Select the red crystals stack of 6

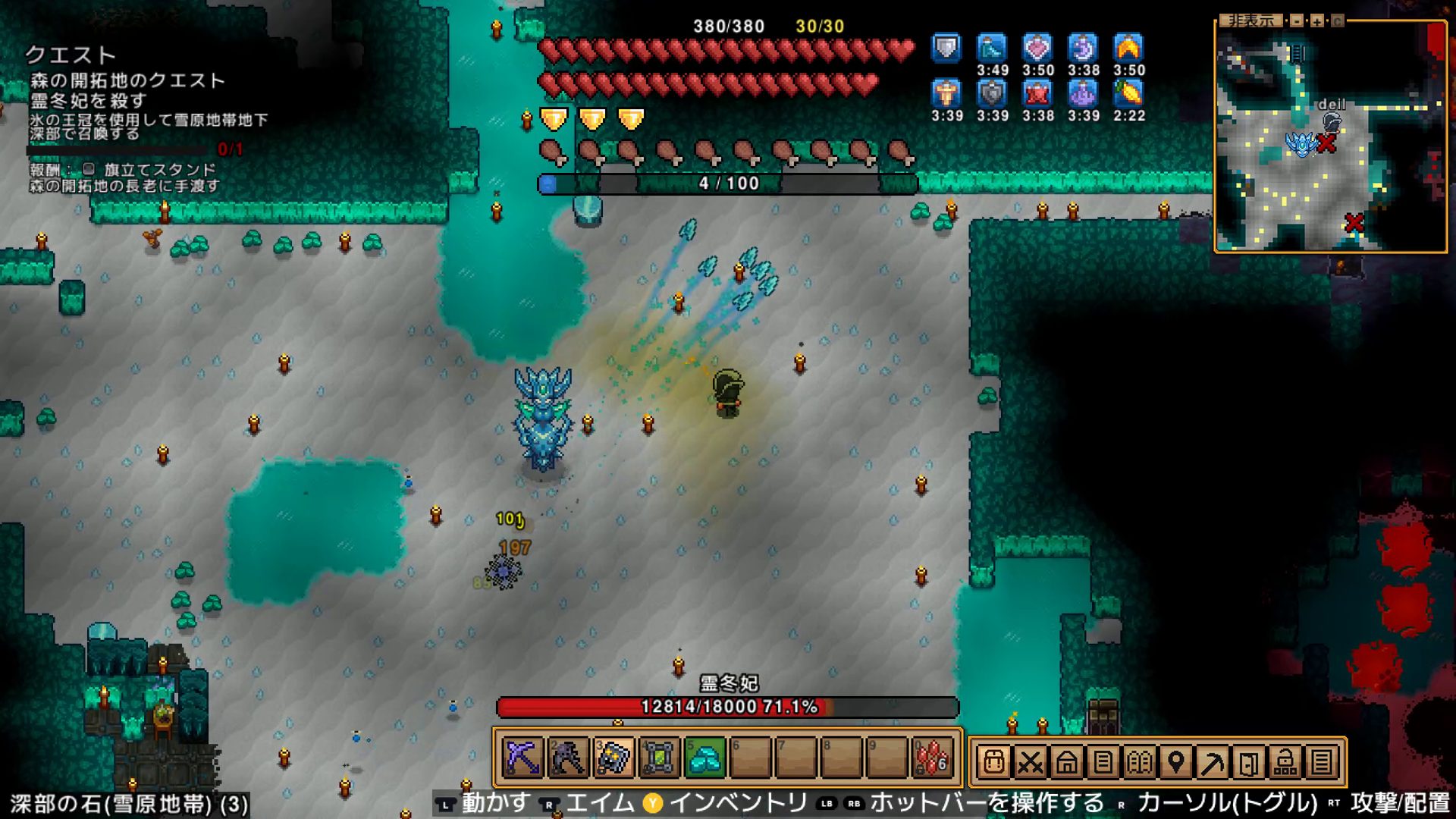click(932, 758)
